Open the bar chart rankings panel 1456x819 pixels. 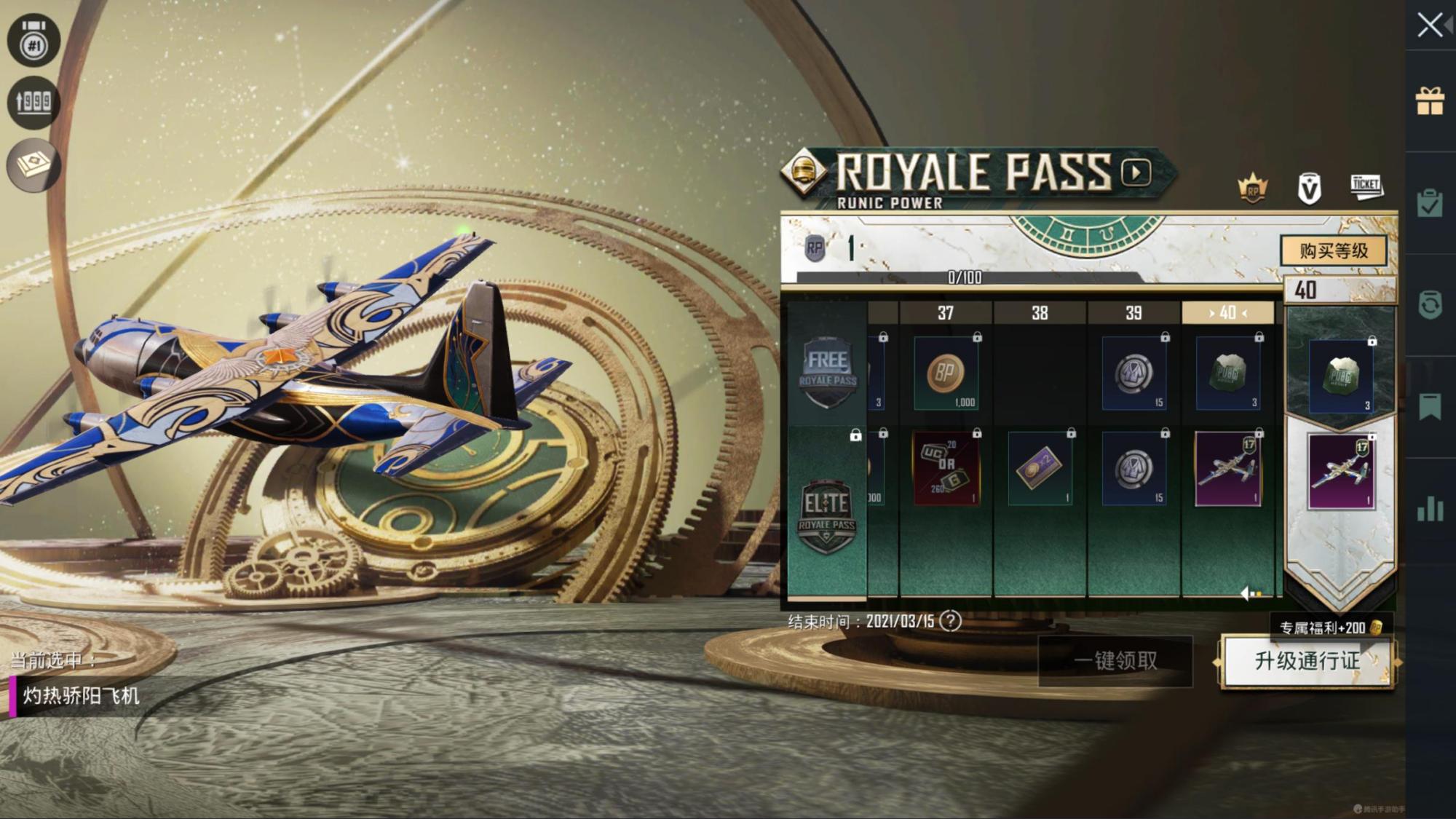[1430, 509]
